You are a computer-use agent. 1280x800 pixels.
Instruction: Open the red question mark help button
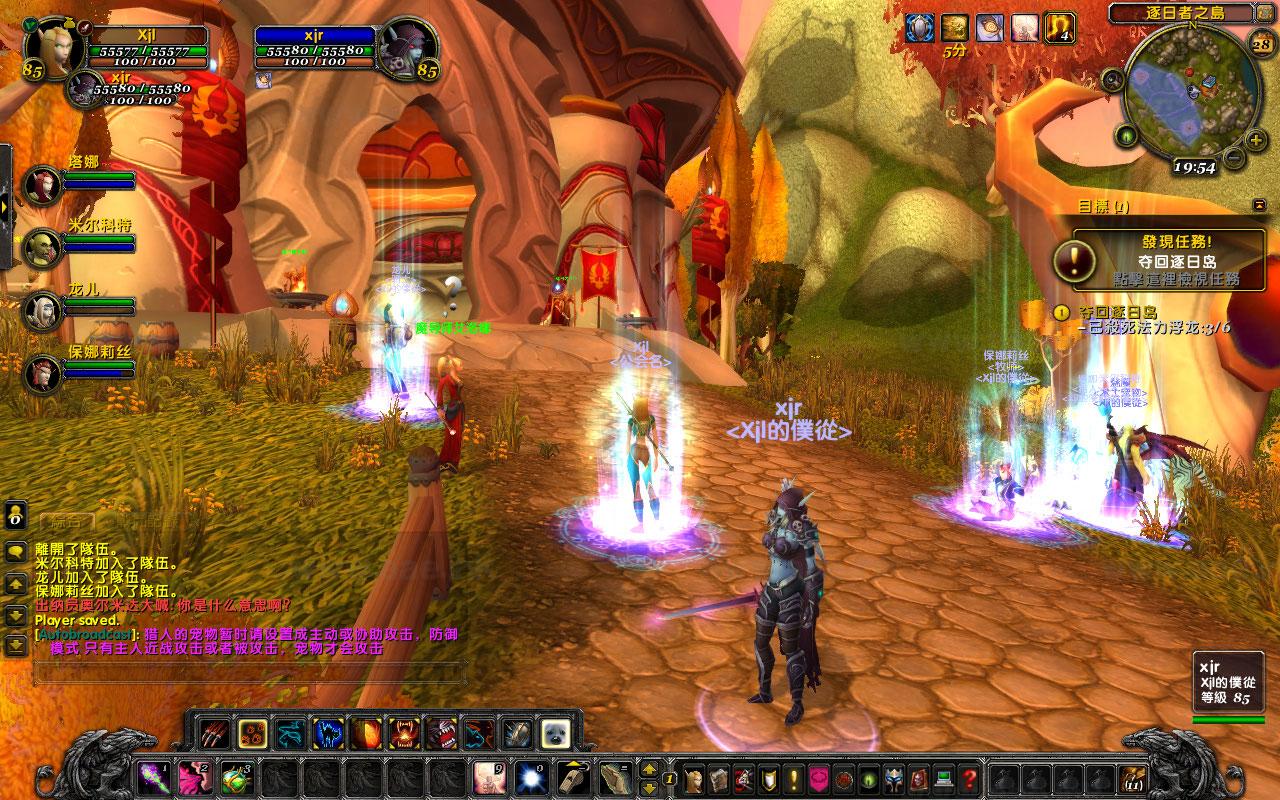[969, 778]
